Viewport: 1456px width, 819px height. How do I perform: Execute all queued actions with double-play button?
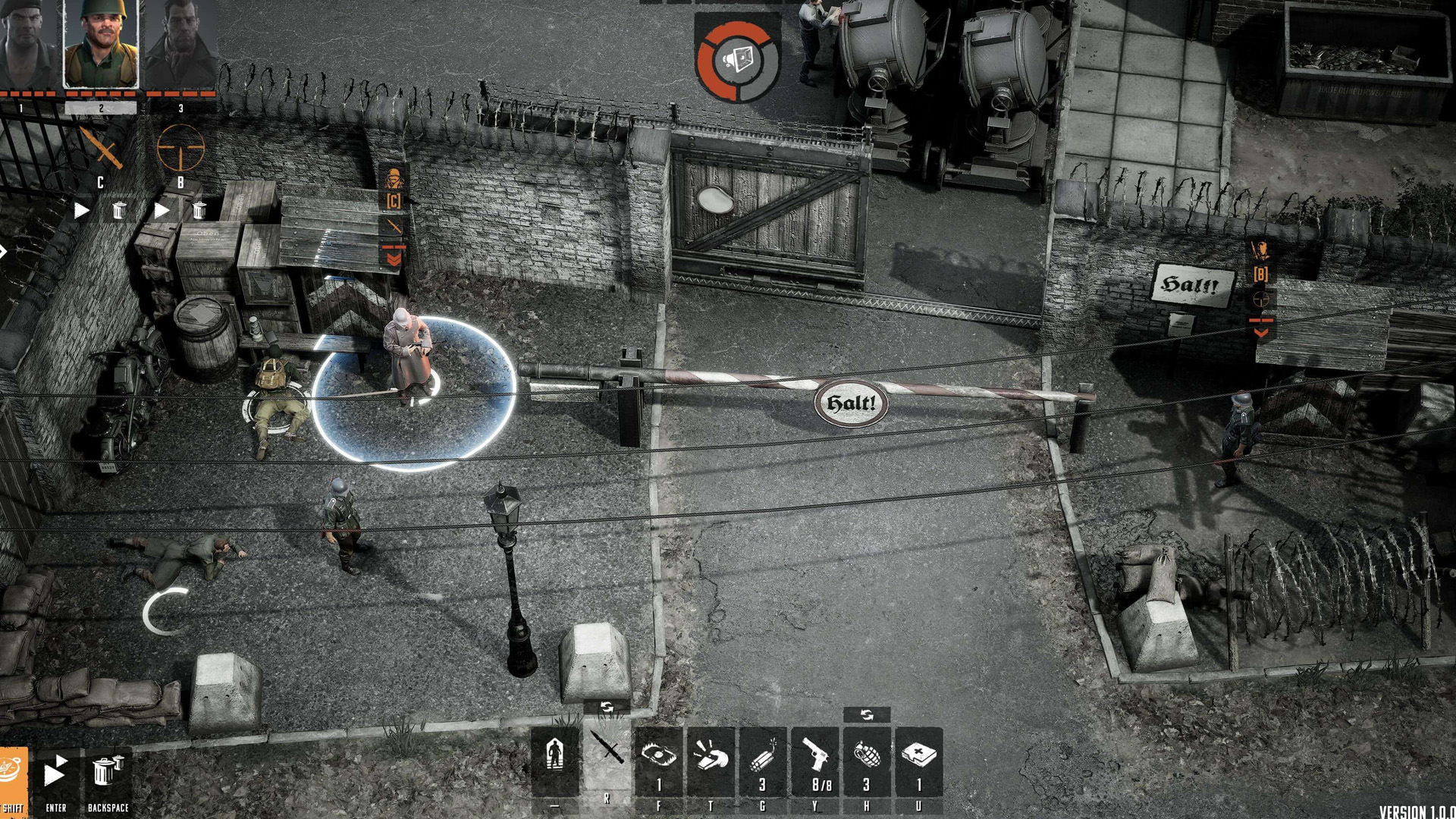click(x=55, y=773)
